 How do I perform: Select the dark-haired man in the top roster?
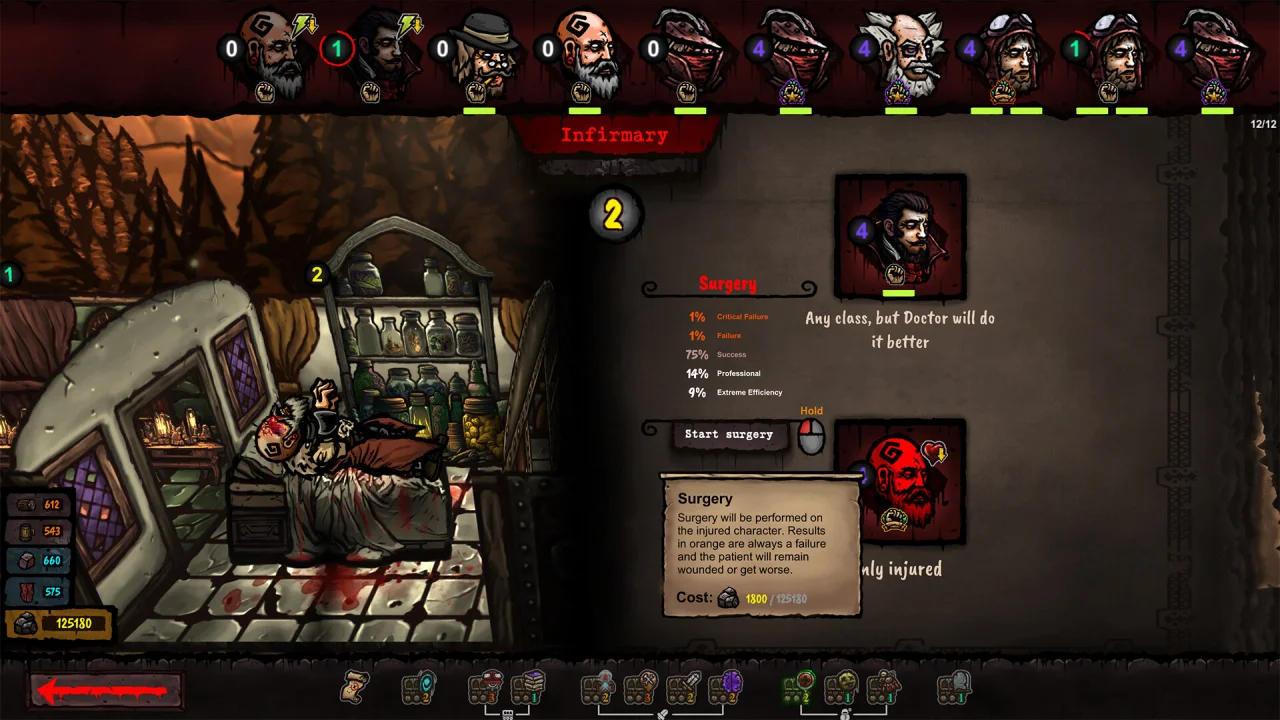(x=379, y=55)
